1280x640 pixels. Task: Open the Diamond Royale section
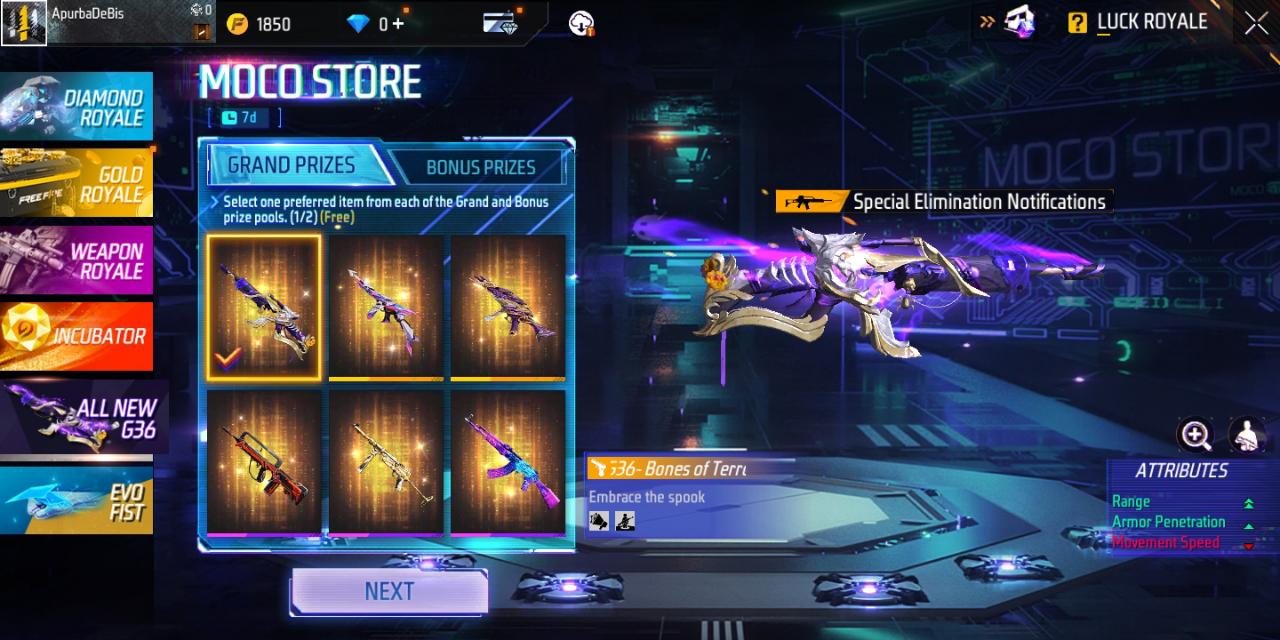click(77, 106)
